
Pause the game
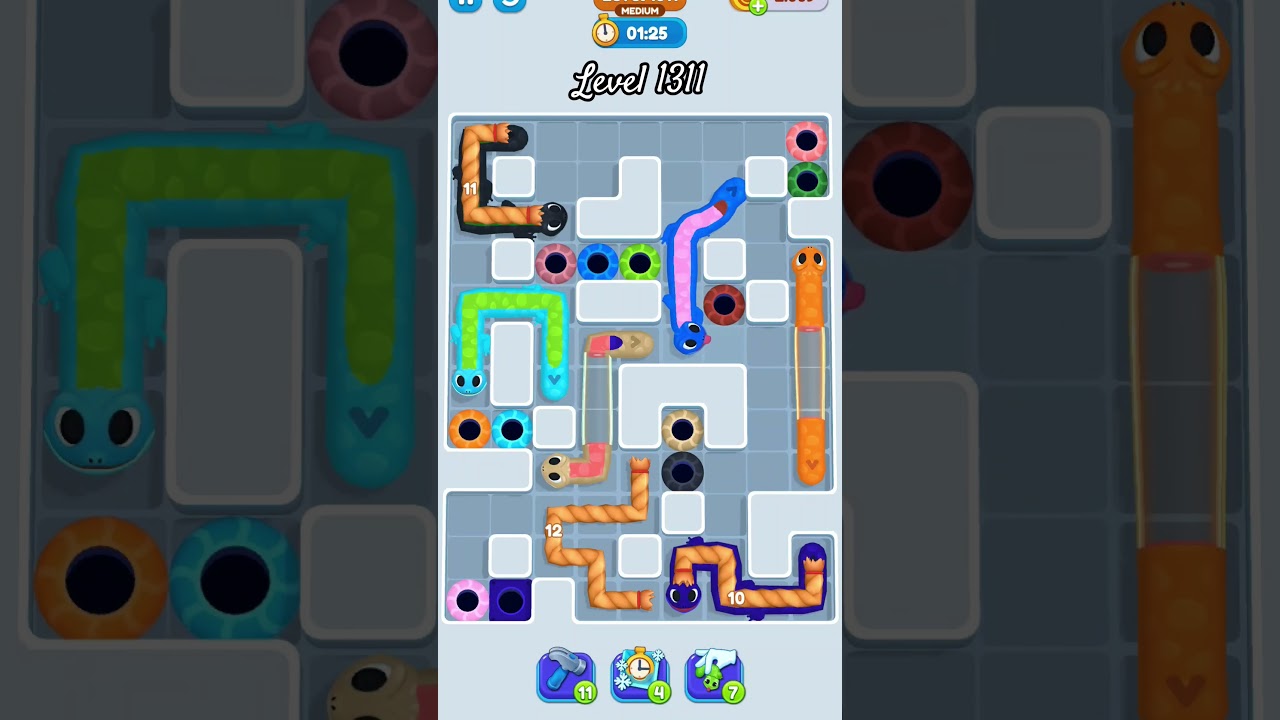click(x=465, y=5)
